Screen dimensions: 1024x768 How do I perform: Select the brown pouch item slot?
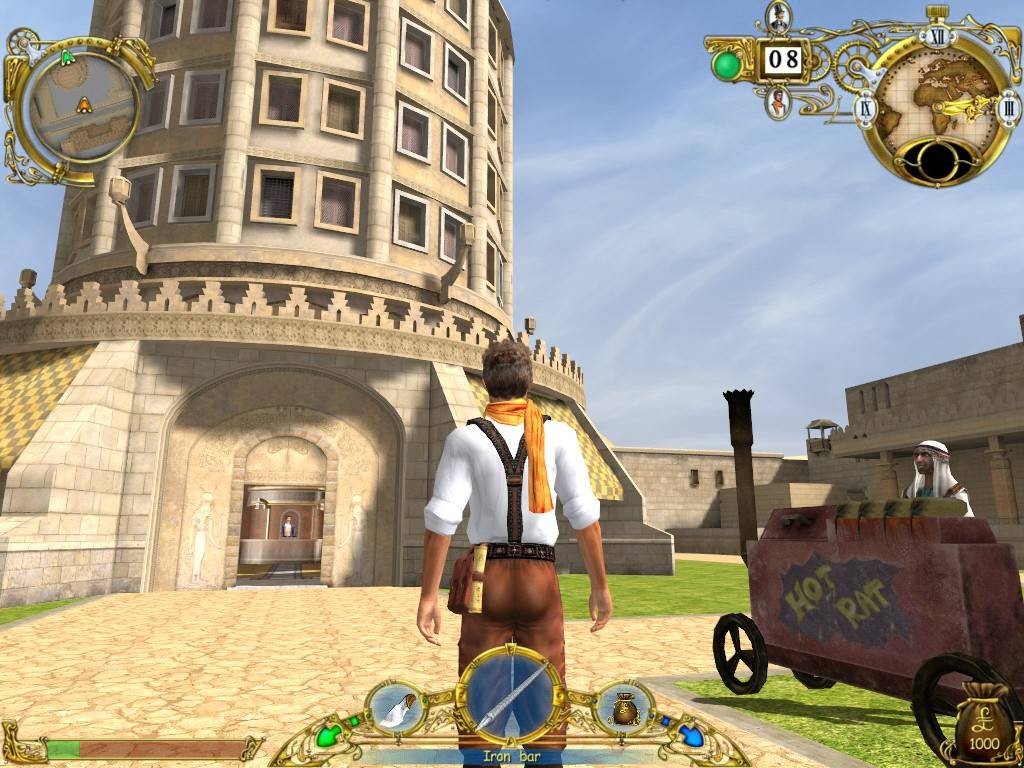625,708
